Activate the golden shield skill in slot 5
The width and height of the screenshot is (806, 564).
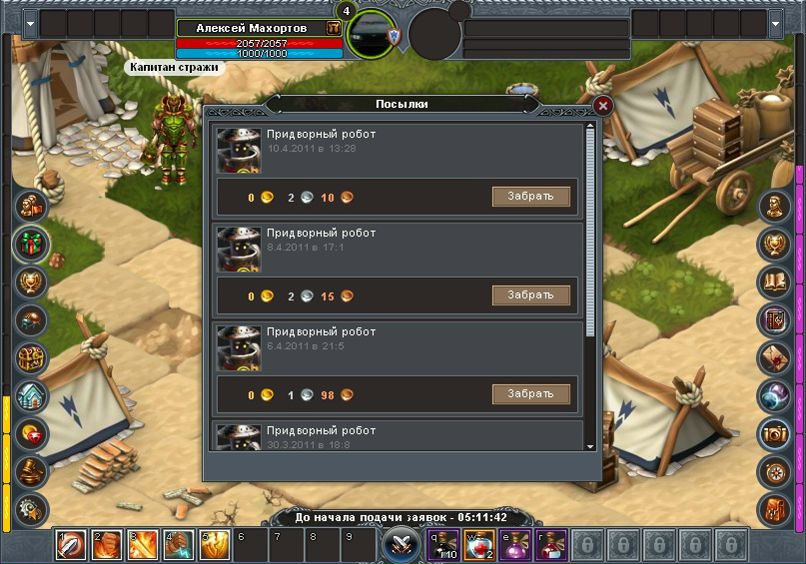pos(215,545)
